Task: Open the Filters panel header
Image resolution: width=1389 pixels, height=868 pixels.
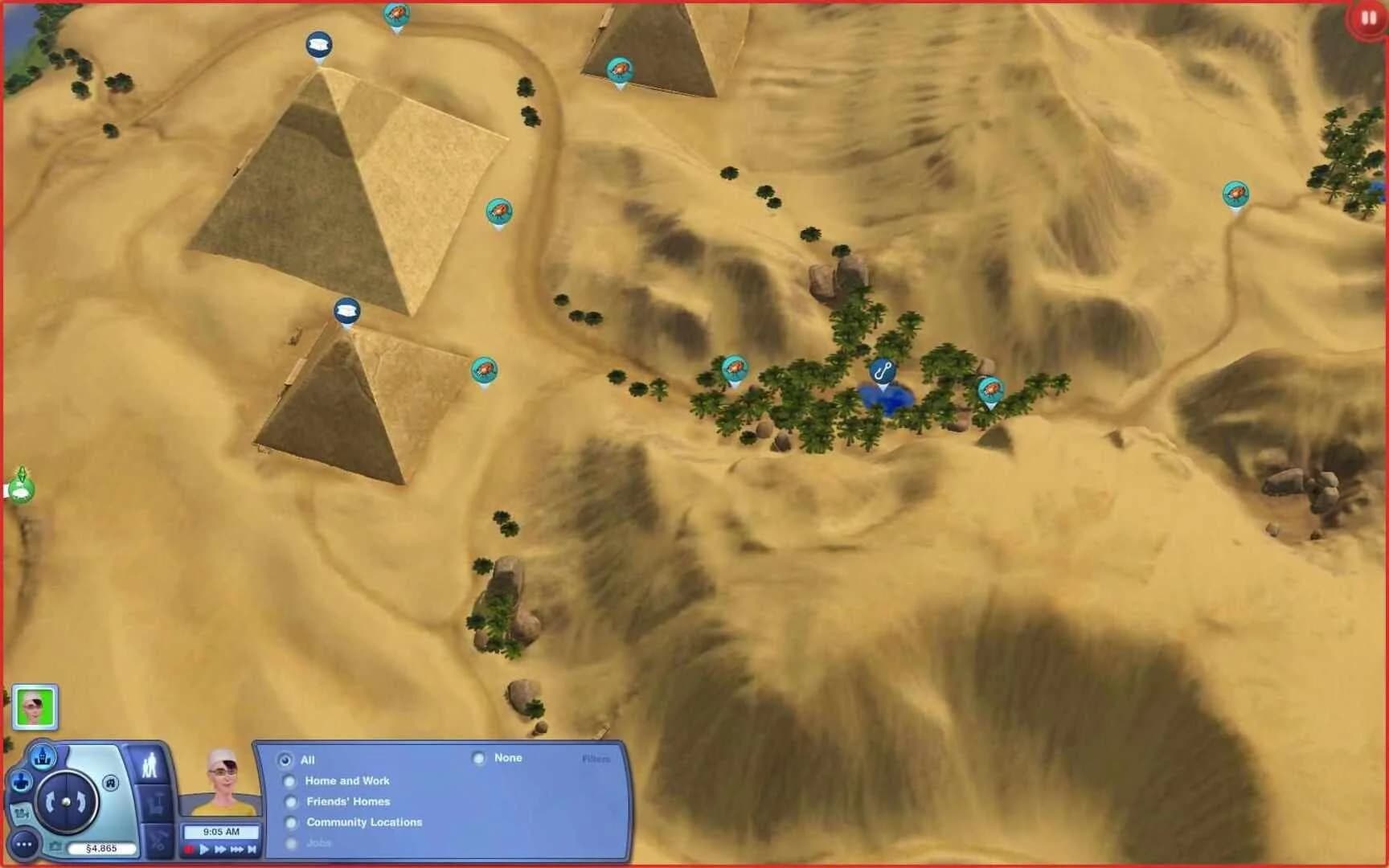Action: tap(596, 759)
